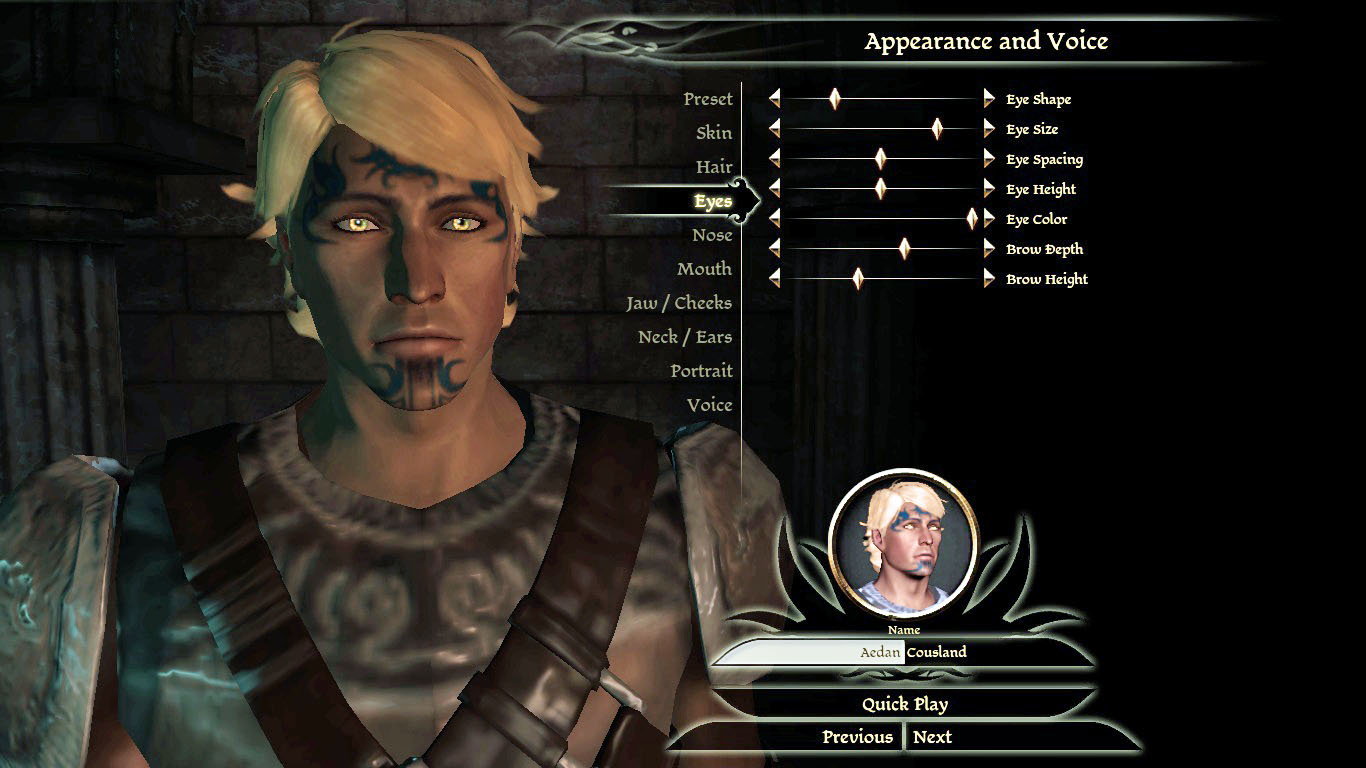Click the Eye Shape slider handle
This screenshot has width=1366, height=768.
click(834, 99)
